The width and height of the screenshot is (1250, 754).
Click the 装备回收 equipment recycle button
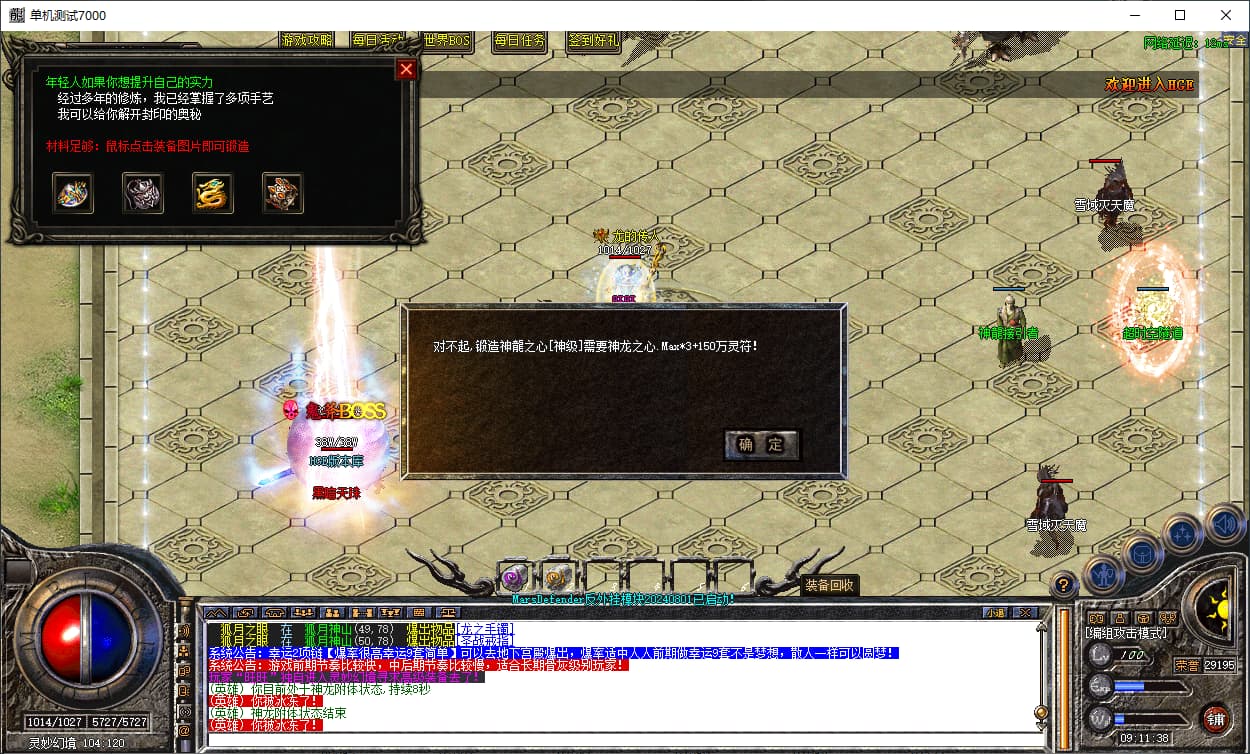click(829, 586)
